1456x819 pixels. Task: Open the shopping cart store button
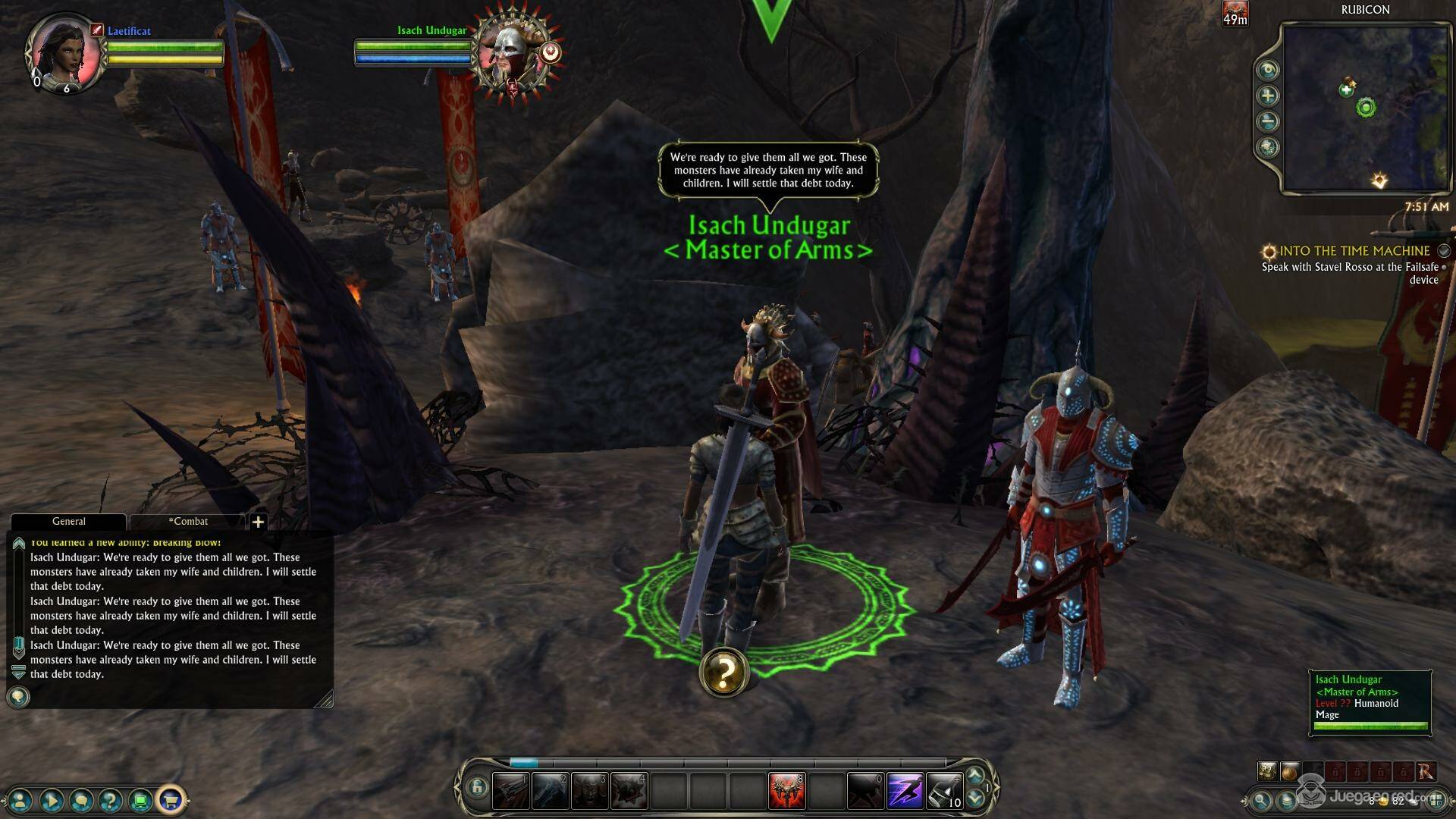171,799
